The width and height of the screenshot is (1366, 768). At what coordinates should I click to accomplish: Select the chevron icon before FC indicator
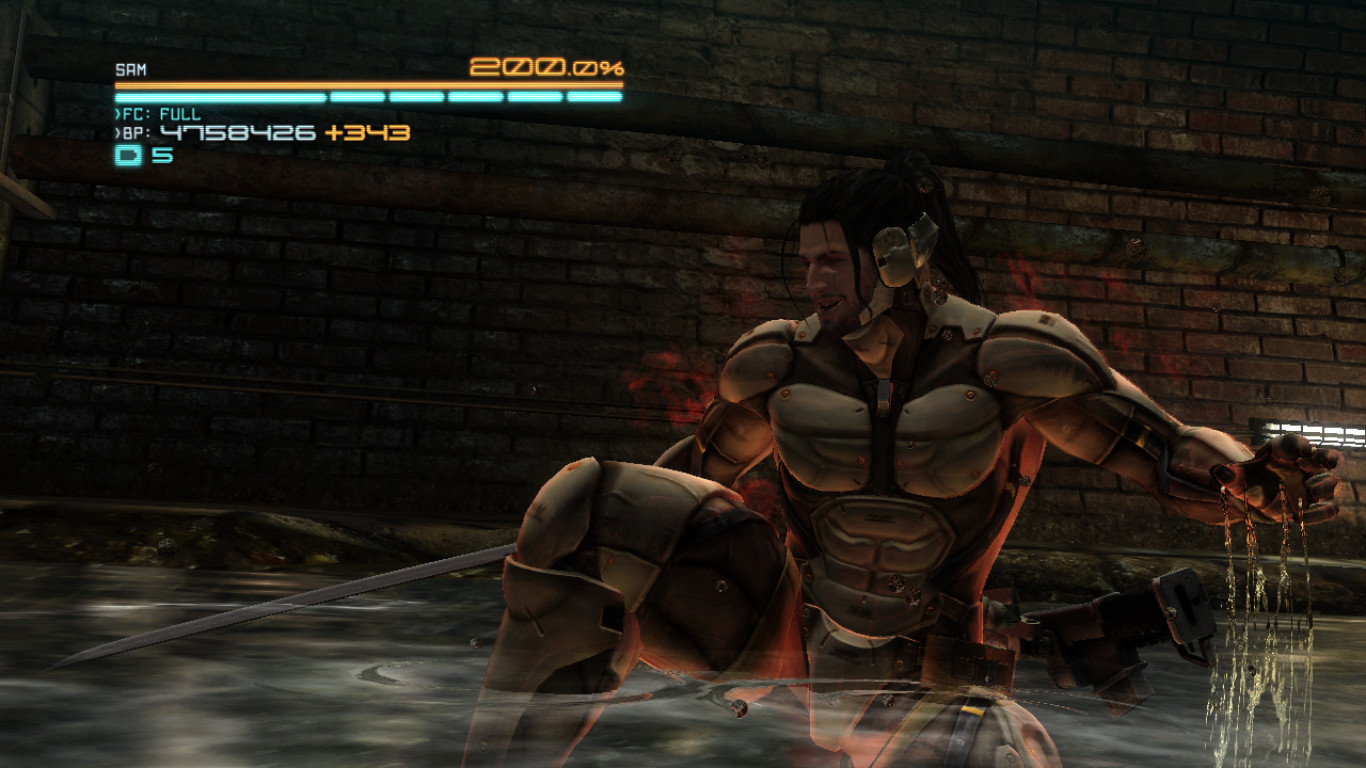pos(116,113)
